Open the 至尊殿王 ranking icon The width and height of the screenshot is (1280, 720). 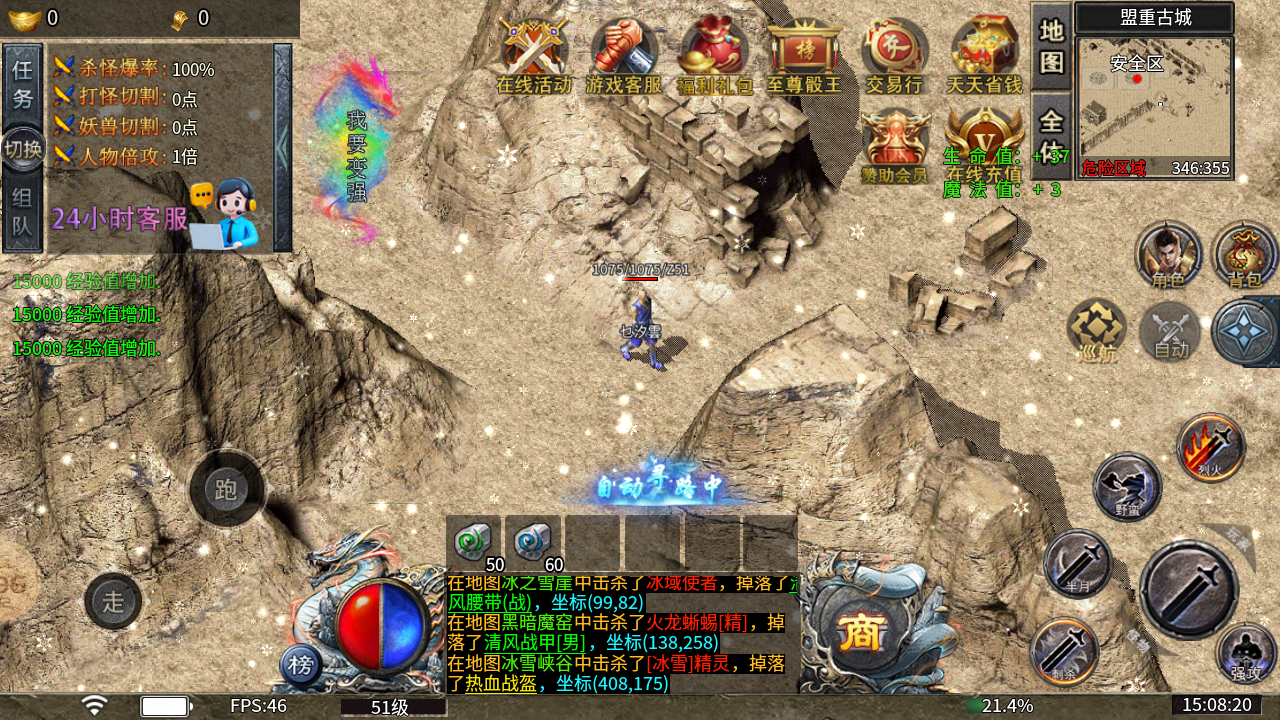click(804, 56)
